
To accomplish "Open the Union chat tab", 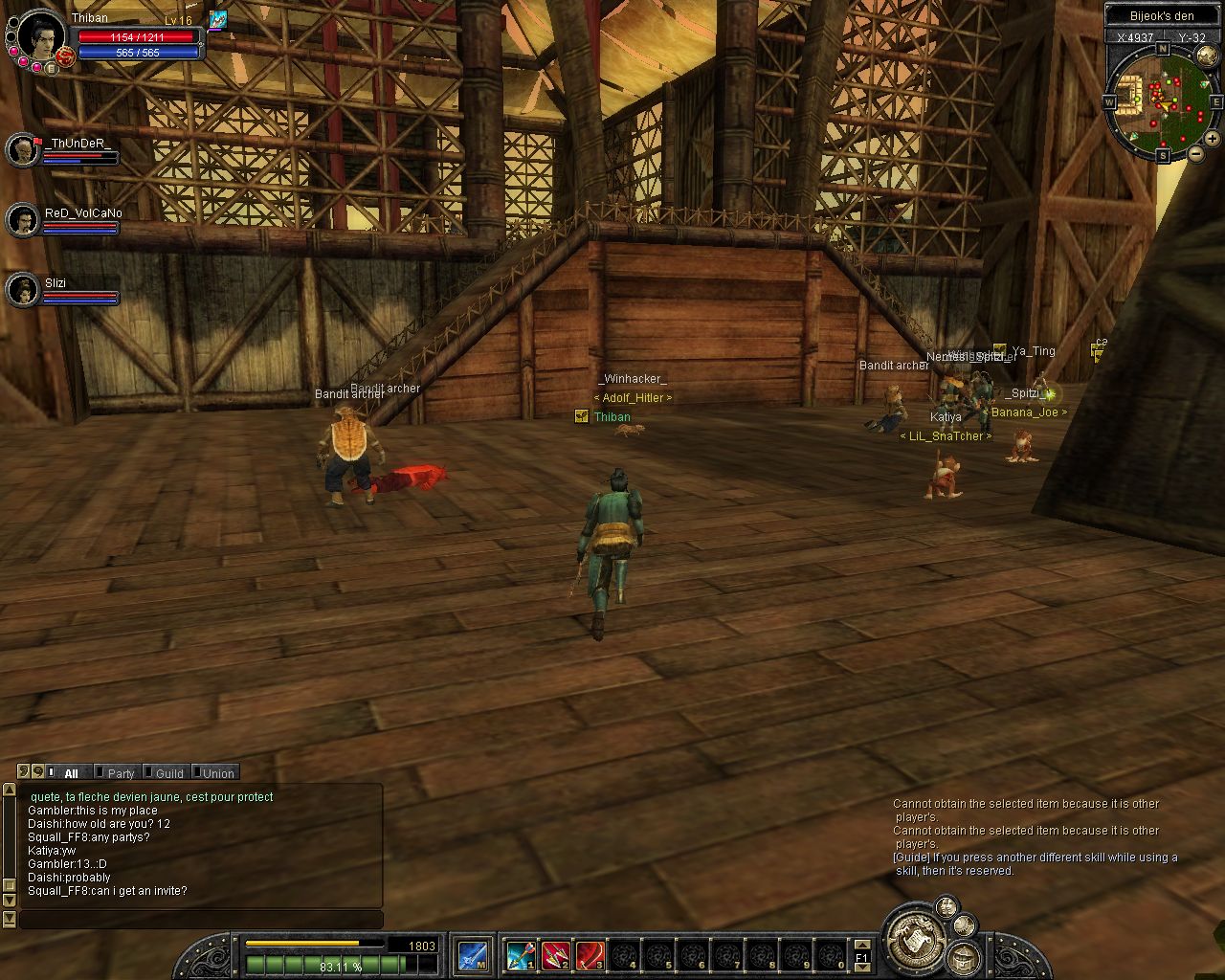I will pos(217,773).
